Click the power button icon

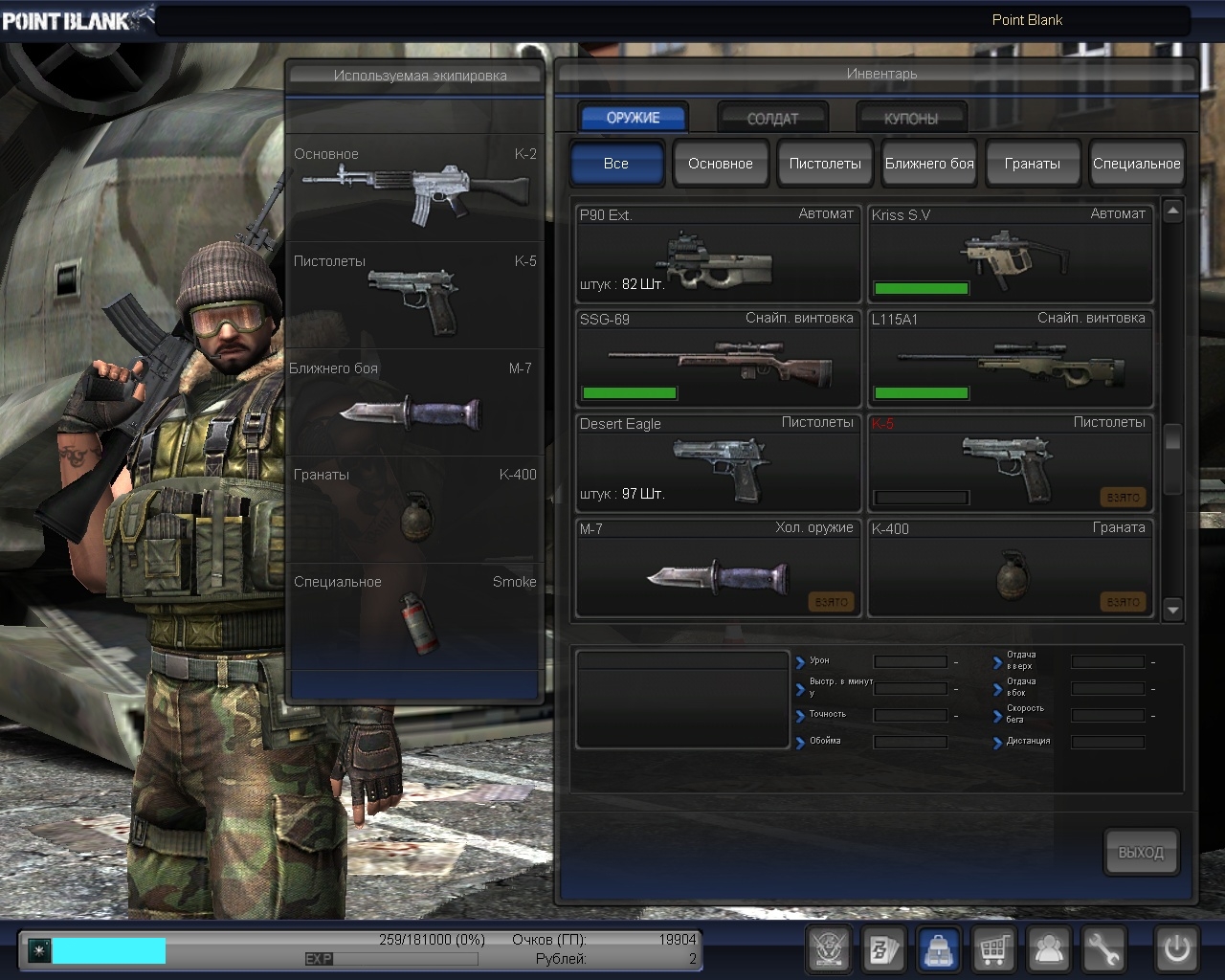(x=1176, y=949)
